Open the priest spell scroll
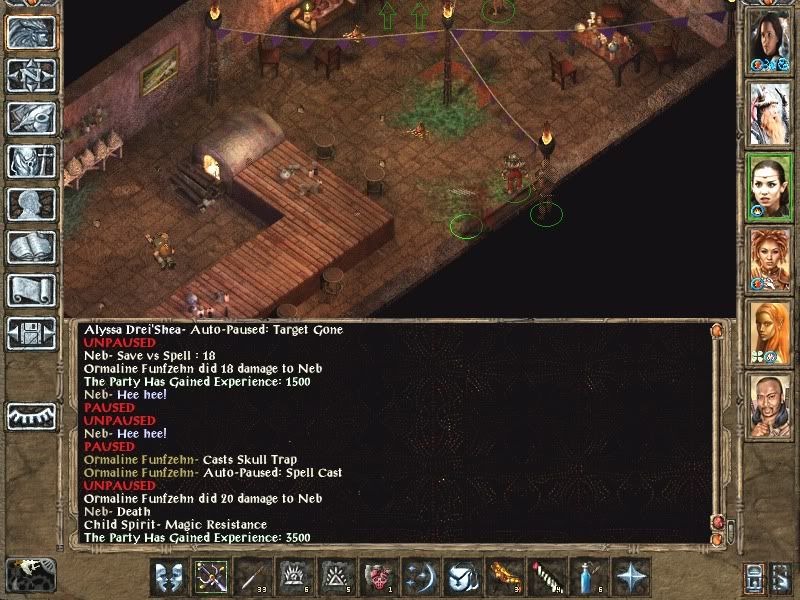800x600 pixels. point(30,290)
